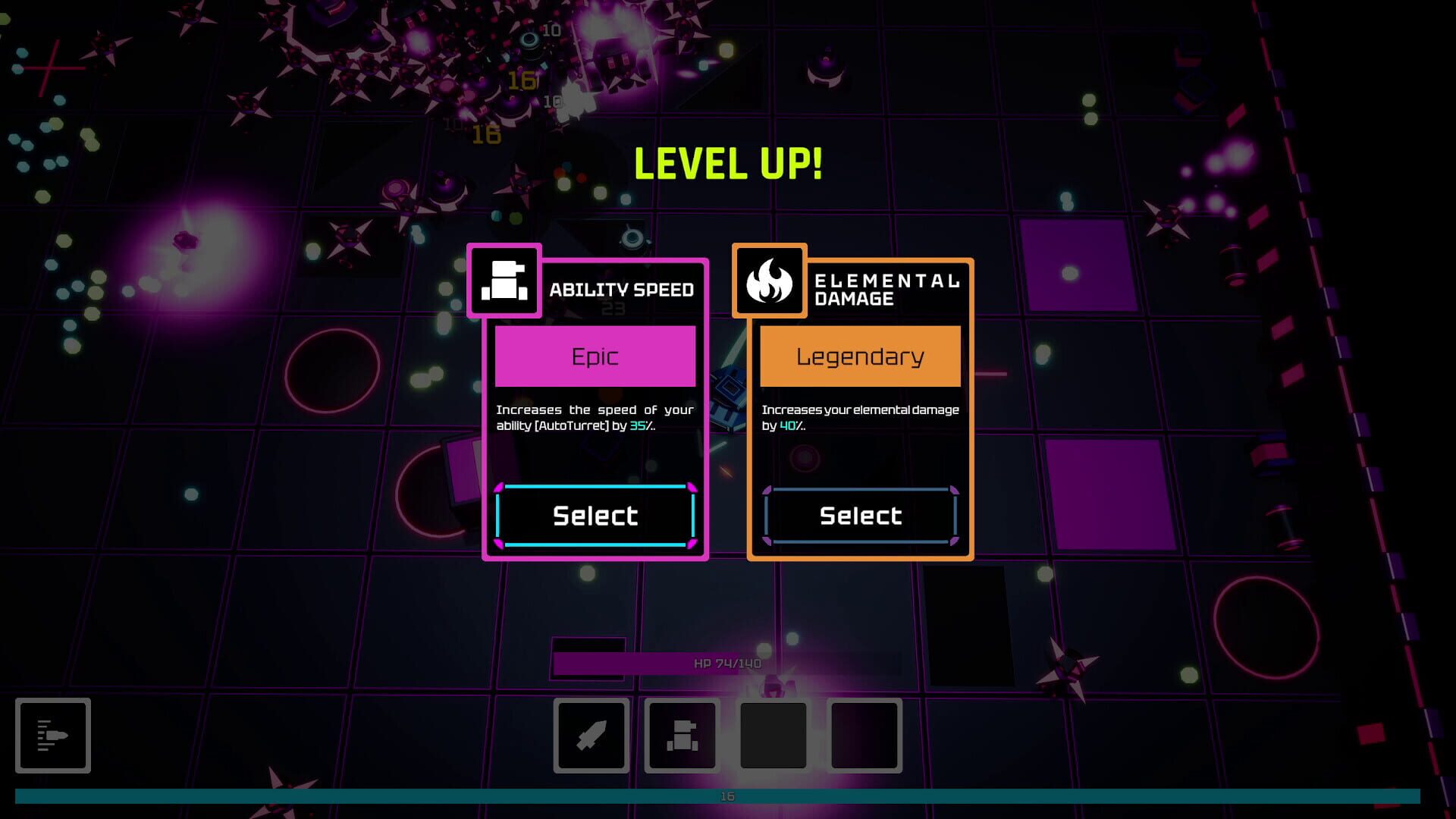Click the HP 74/140 health bar
1456x819 pixels.
726,661
